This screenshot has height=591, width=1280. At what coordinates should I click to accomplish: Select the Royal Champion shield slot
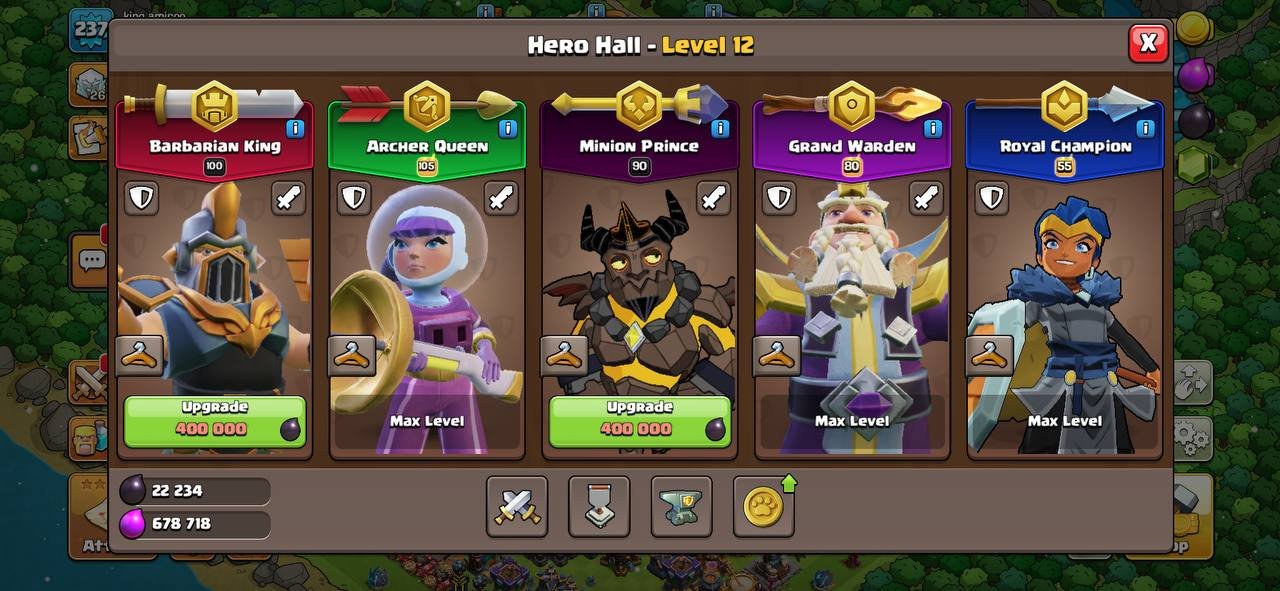click(x=992, y=198)
